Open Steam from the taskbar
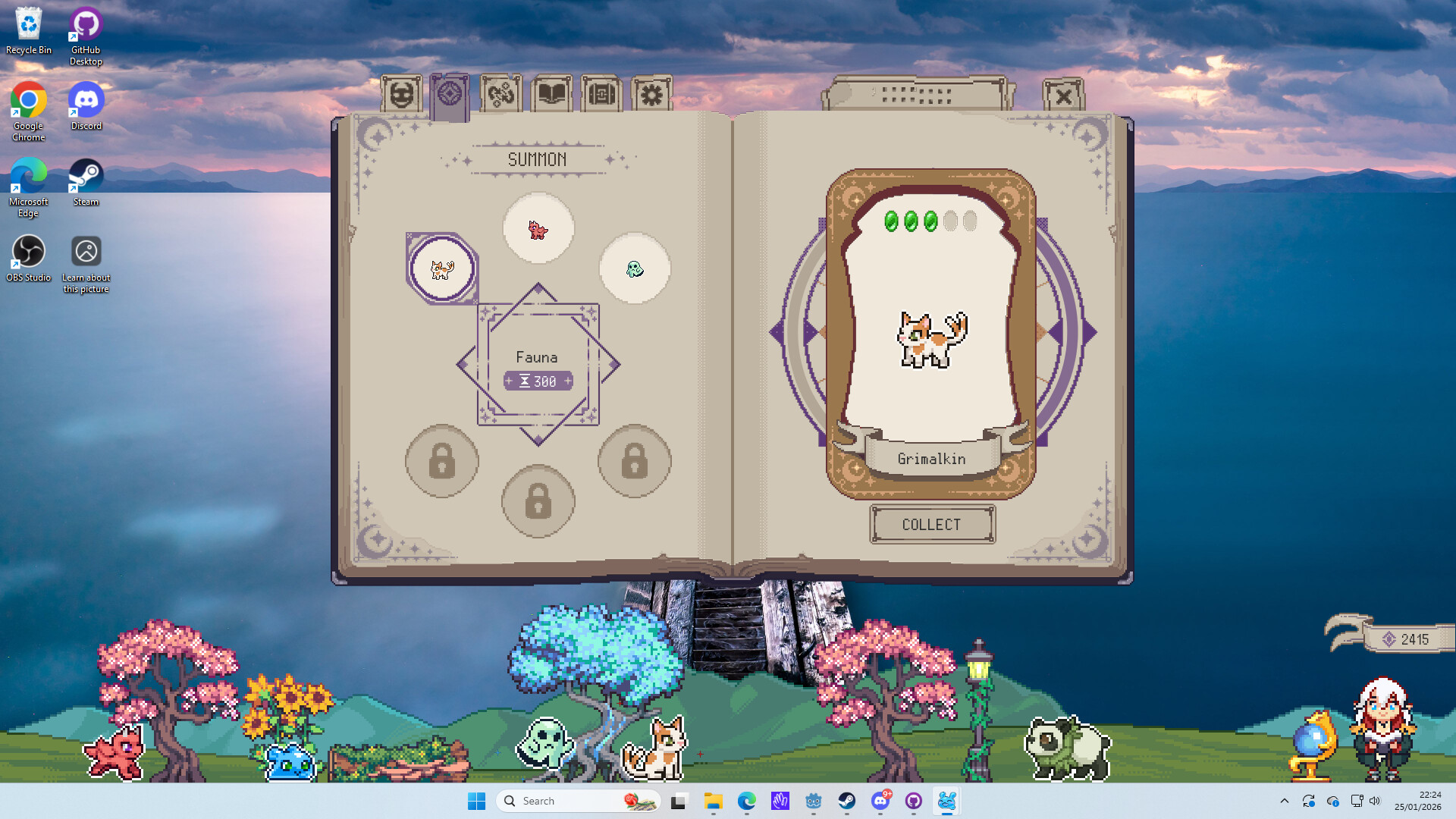1456x819 pixels. (846, 801)
